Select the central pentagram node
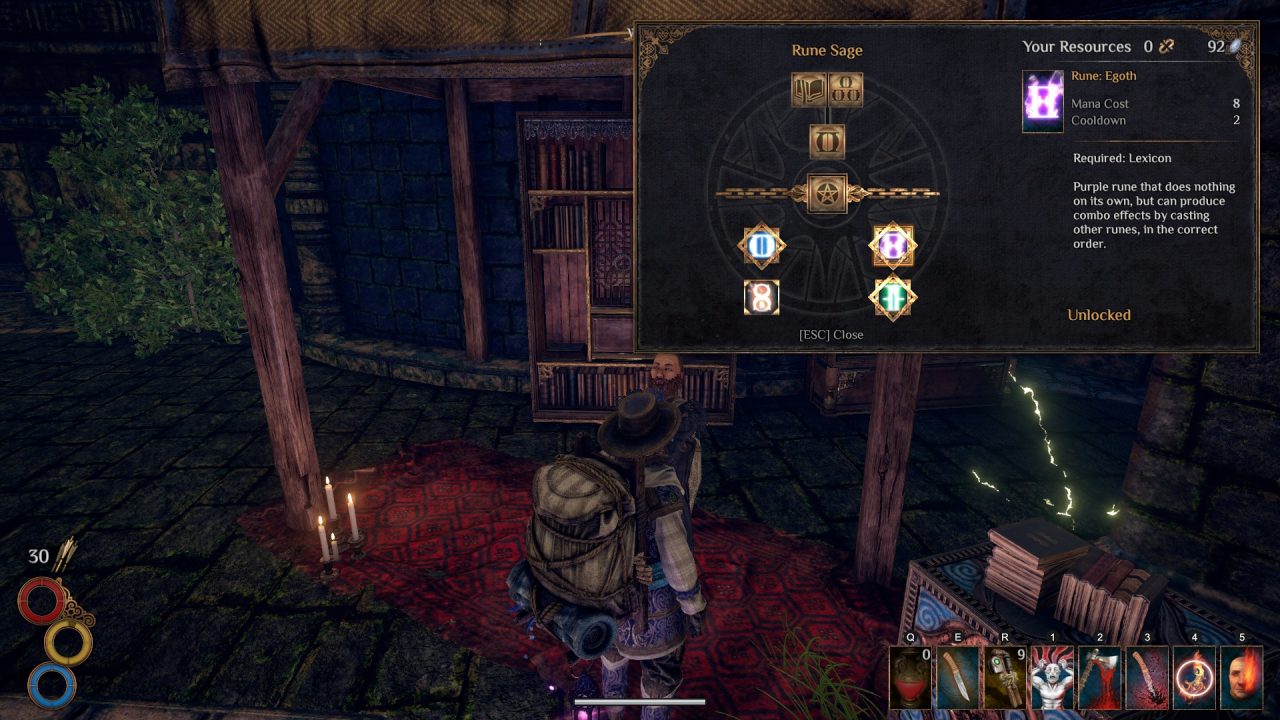Image resolution: width=1280 pixels, height=720 pixels. [827, 193]
